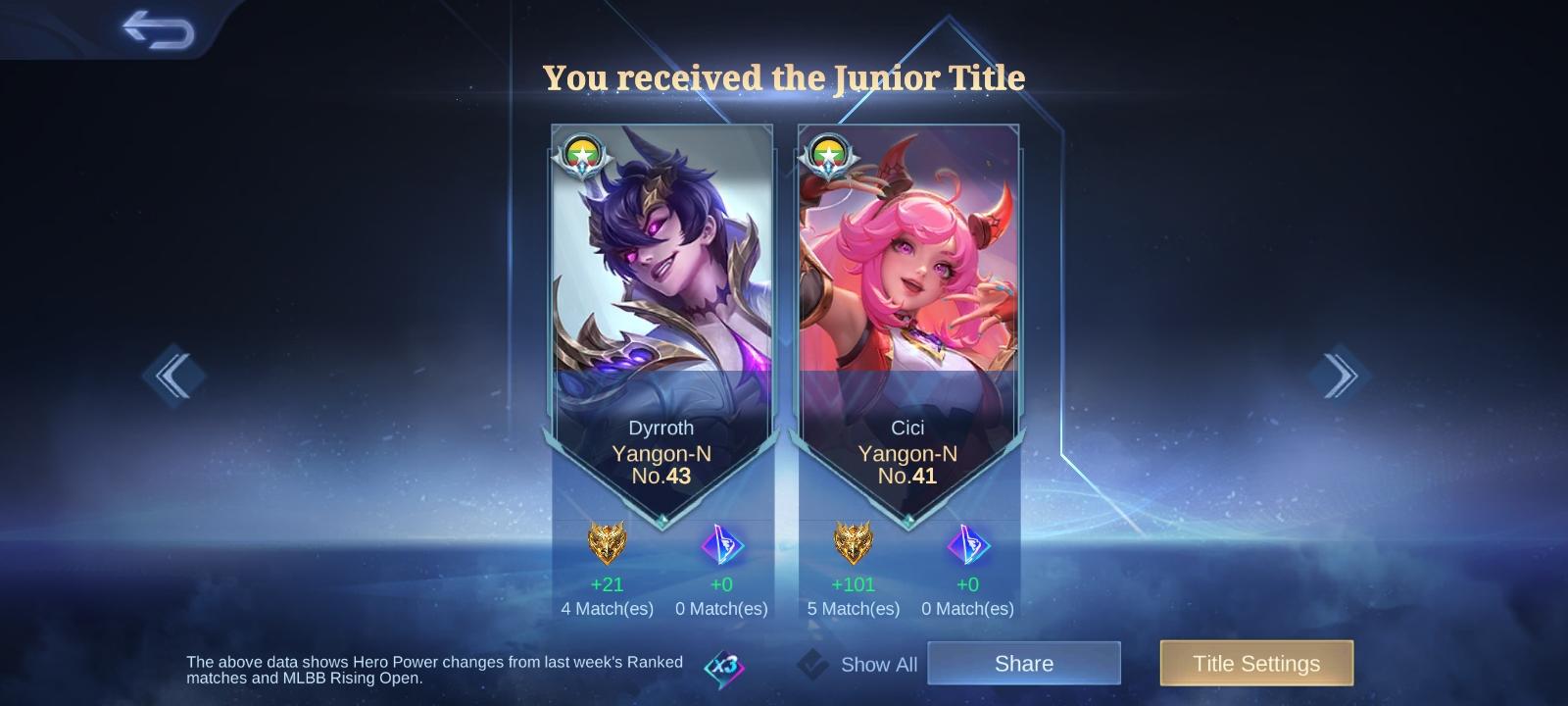The height and width of the screenshot is (706, 1568).
Task: Open Cici's title rank badge icon
Action: [827, 153]
